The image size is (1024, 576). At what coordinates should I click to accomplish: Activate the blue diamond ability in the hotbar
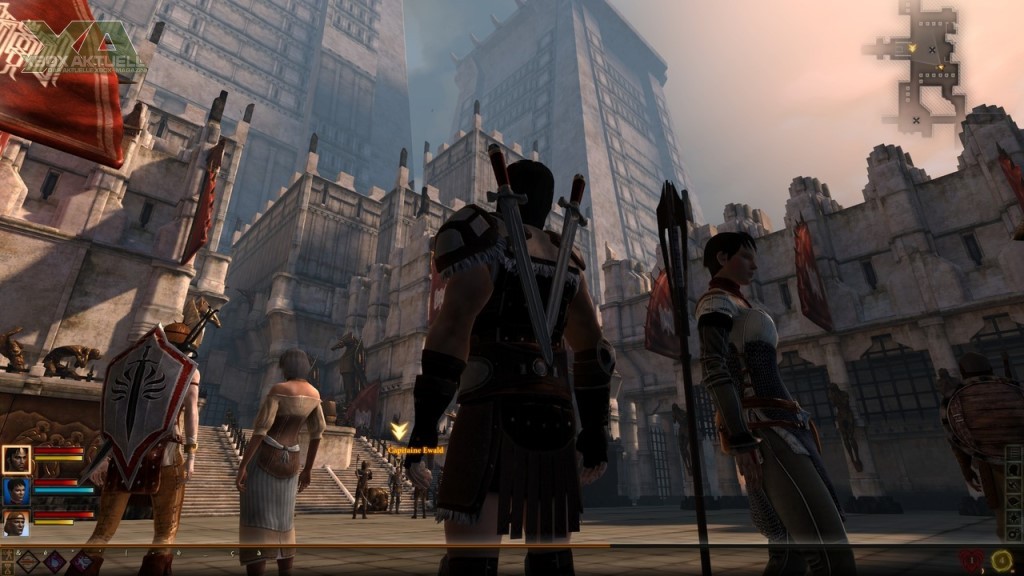point(55,562)
